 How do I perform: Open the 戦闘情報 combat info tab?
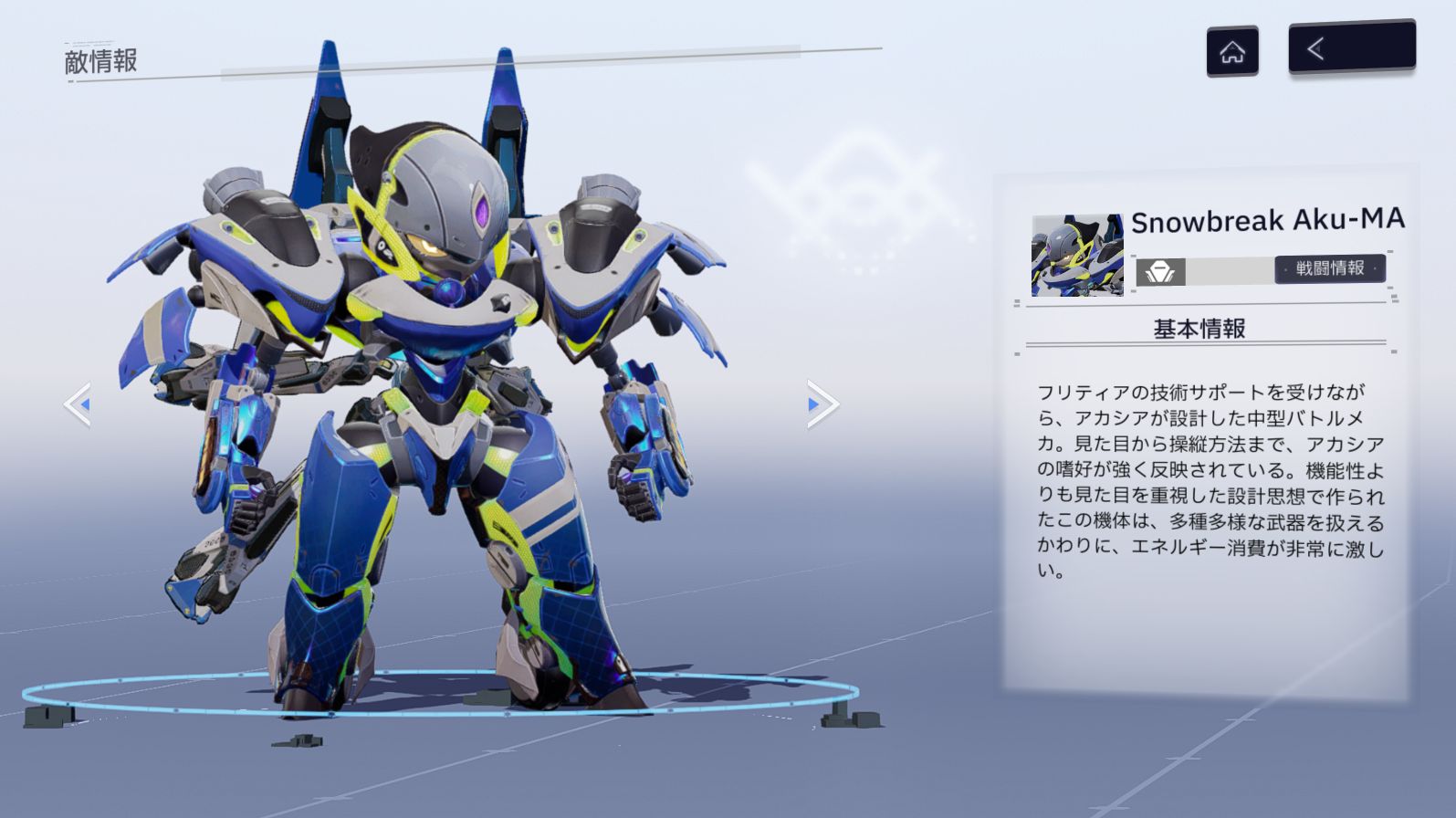(x=1329, y=268)
